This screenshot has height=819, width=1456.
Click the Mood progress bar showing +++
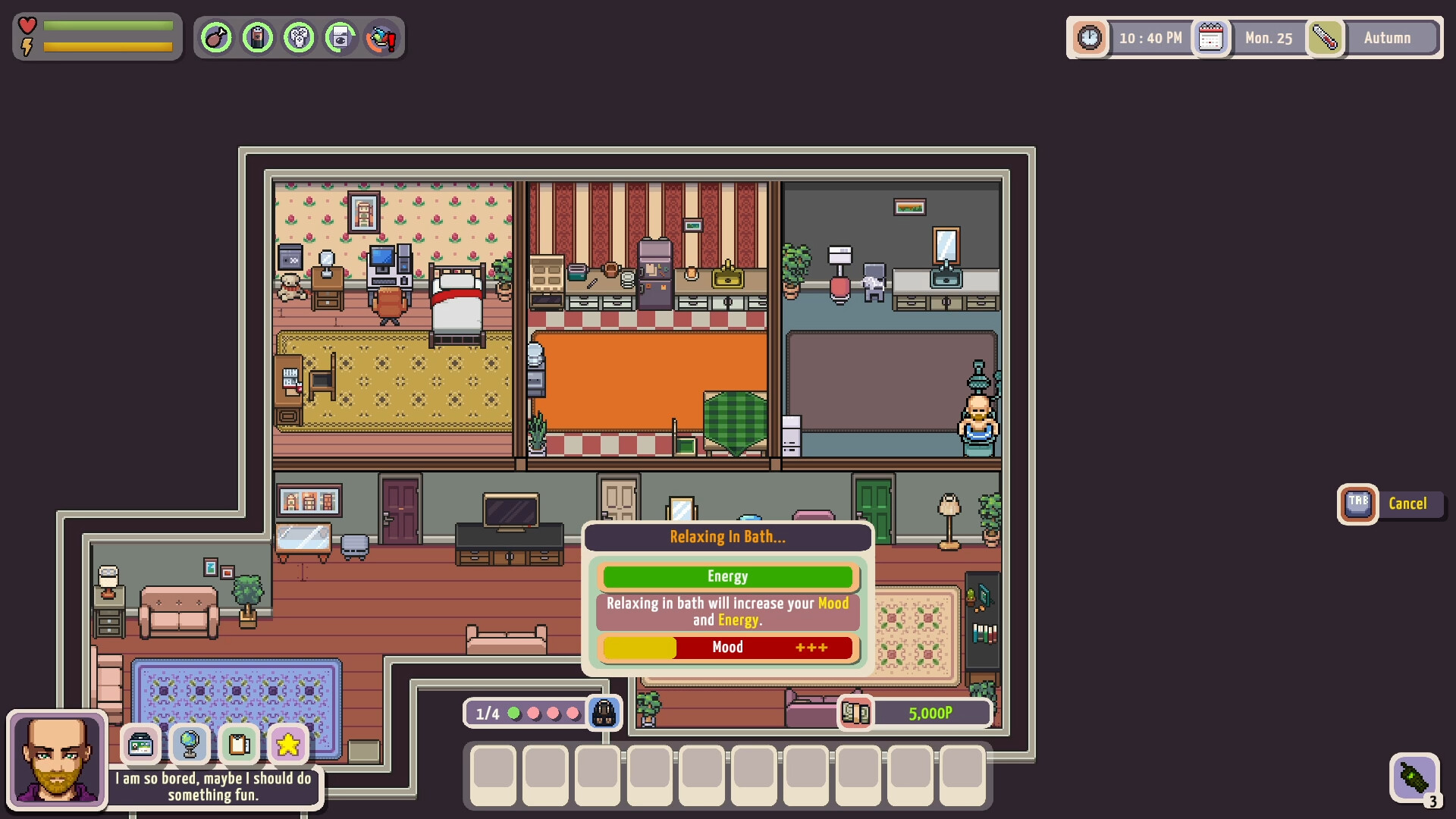point(727,648)
